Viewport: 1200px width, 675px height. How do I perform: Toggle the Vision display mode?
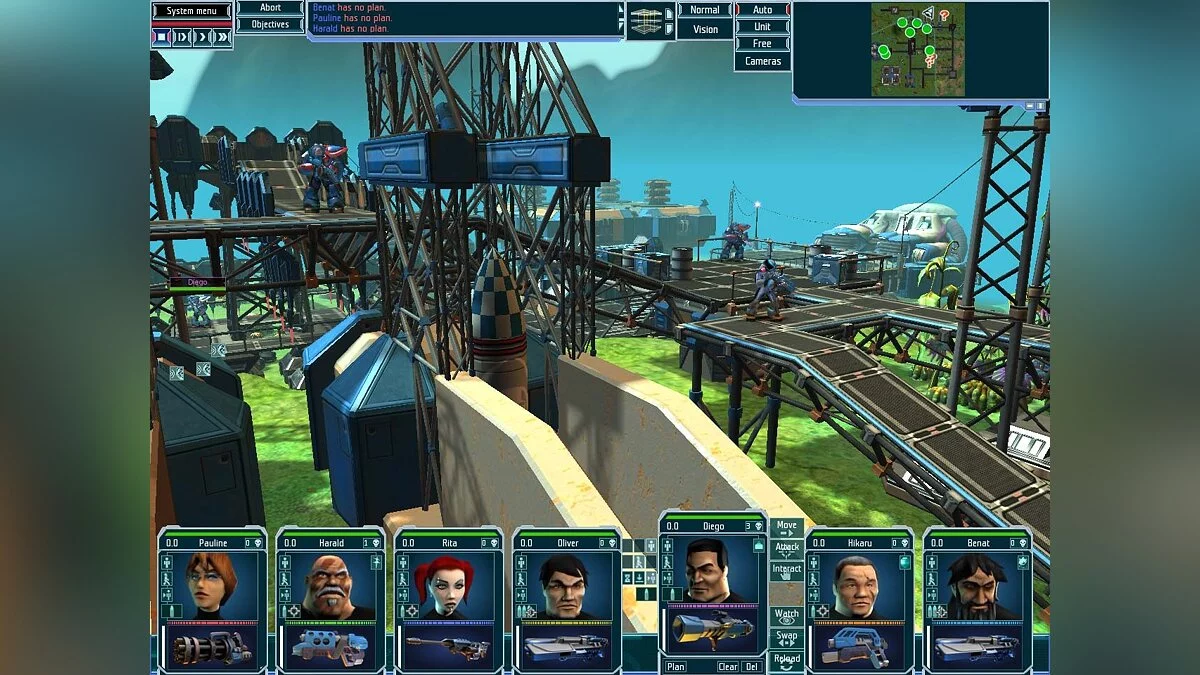coord(705,29)
